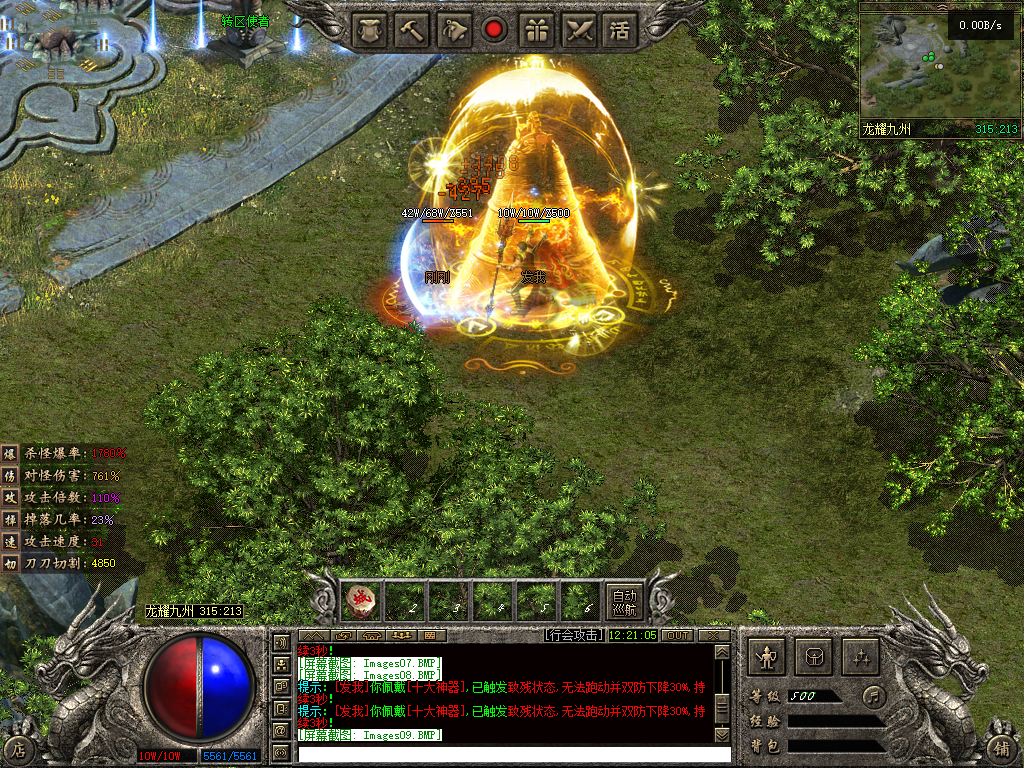This screenshot has width=1024, height=768.
Task: Open the 活 activity button
Action: 622,29
